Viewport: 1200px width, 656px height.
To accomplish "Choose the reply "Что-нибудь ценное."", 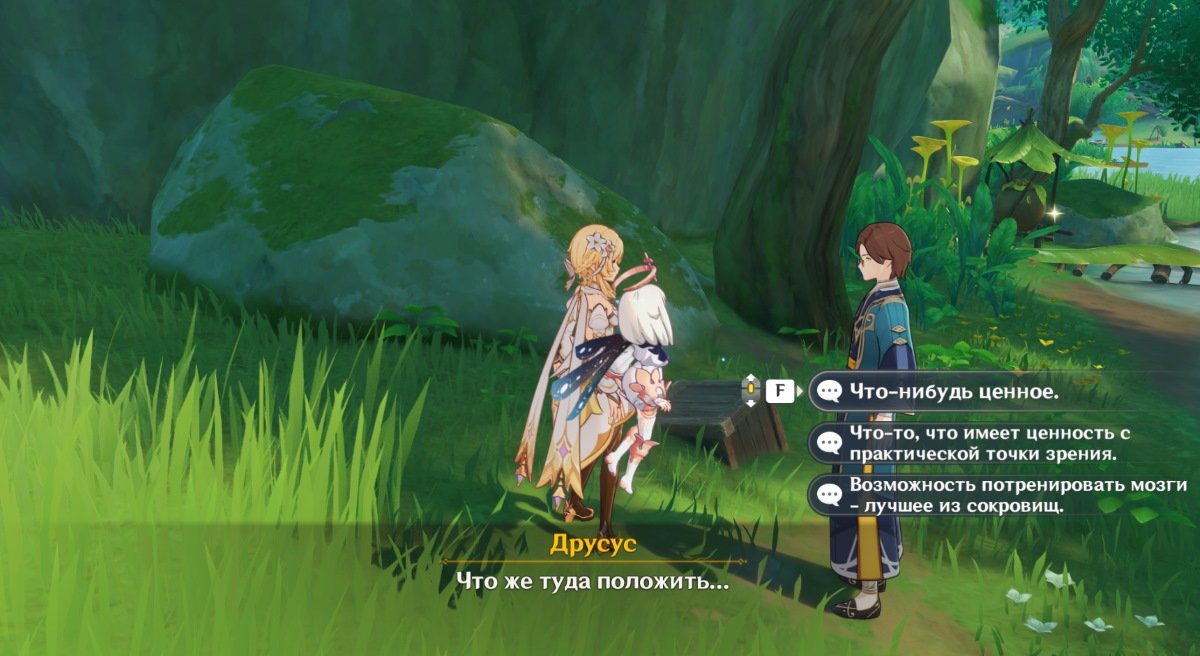I will point(952,392).
